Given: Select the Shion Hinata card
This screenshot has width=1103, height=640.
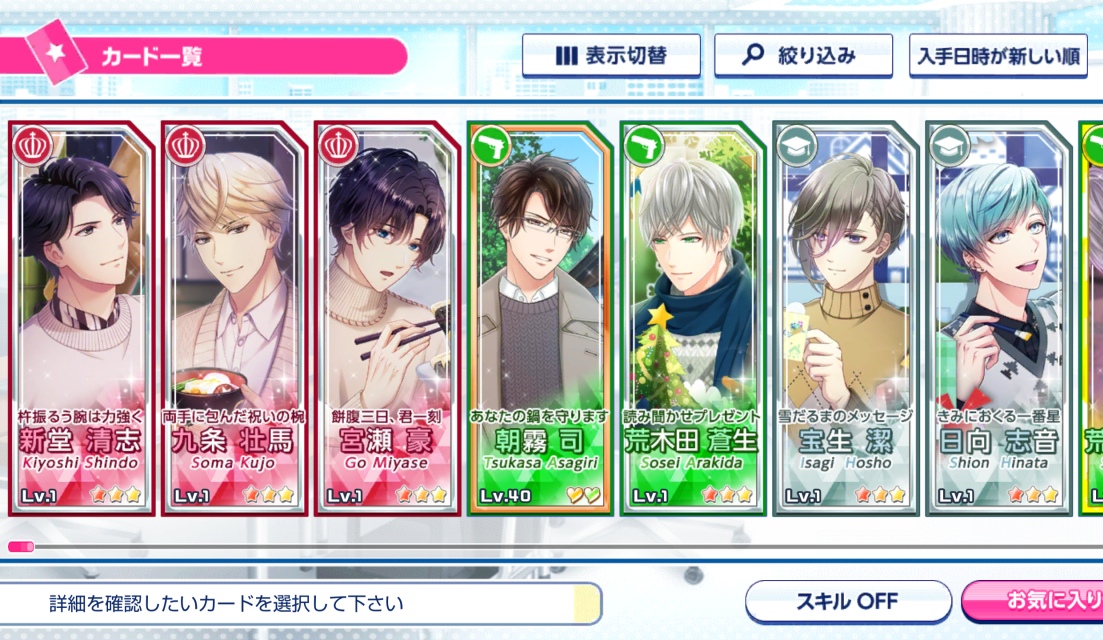Looking at the screenshot, I should (x=999, y=318).
